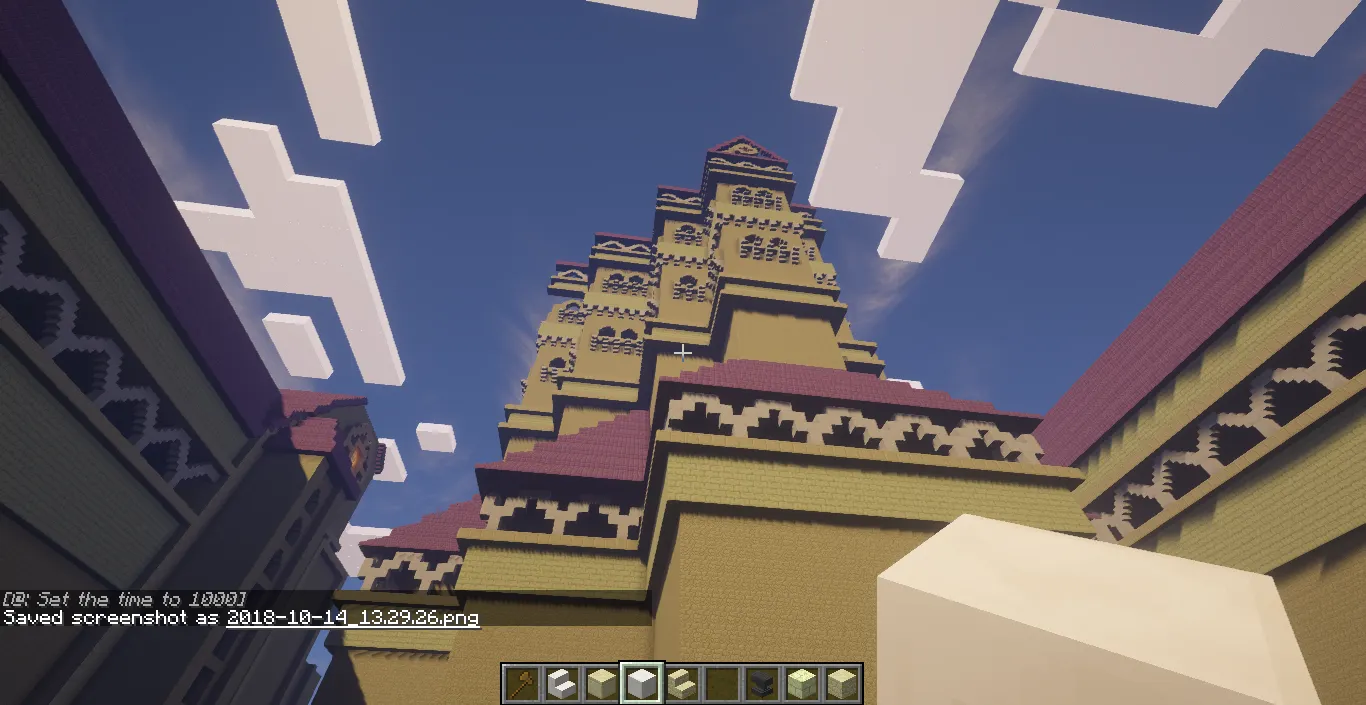Switch to the anvil hotbar slot
This screenshot has height=705, width=1366.
pyautogui.click(x=761, y=684)
